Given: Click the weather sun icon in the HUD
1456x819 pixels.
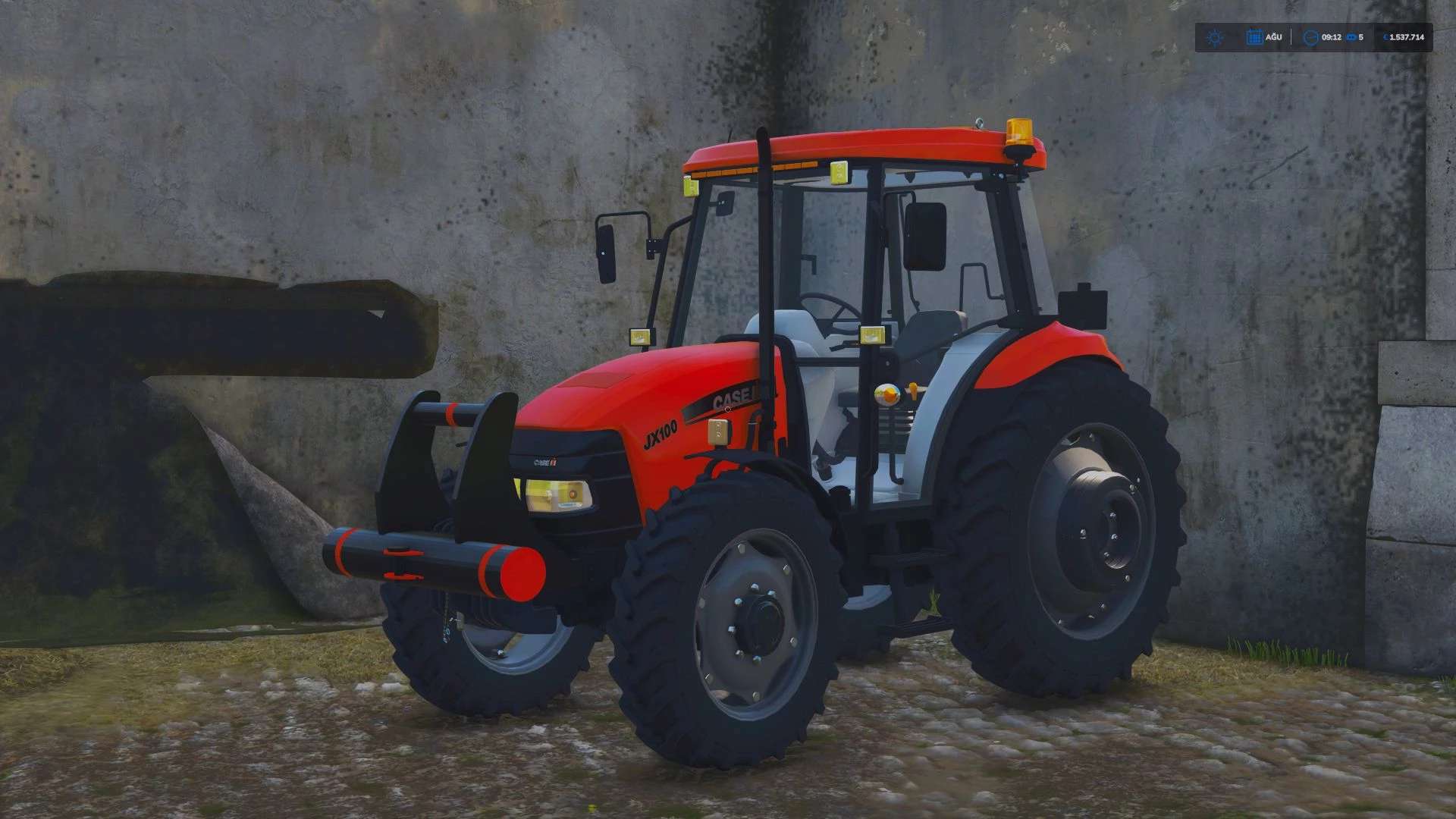Looking at the screenshot, I should tap(1214, 36).
